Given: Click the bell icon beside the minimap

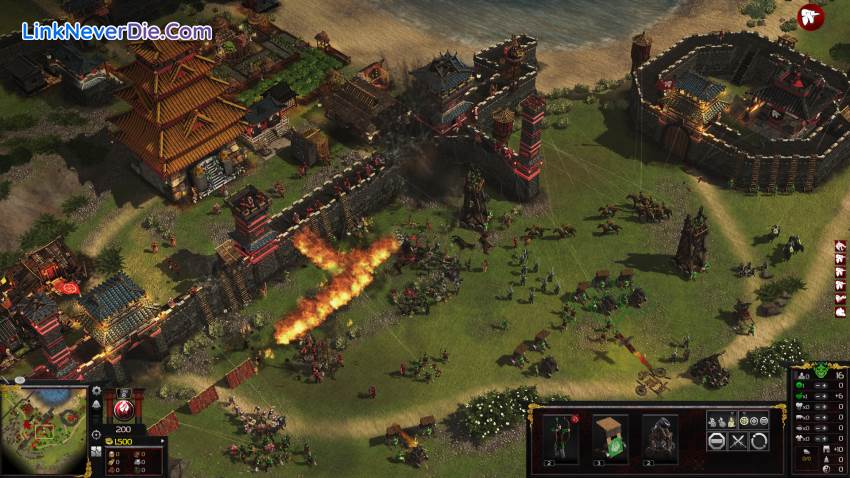Looking at the screenshot, I should tap(96, 405).
